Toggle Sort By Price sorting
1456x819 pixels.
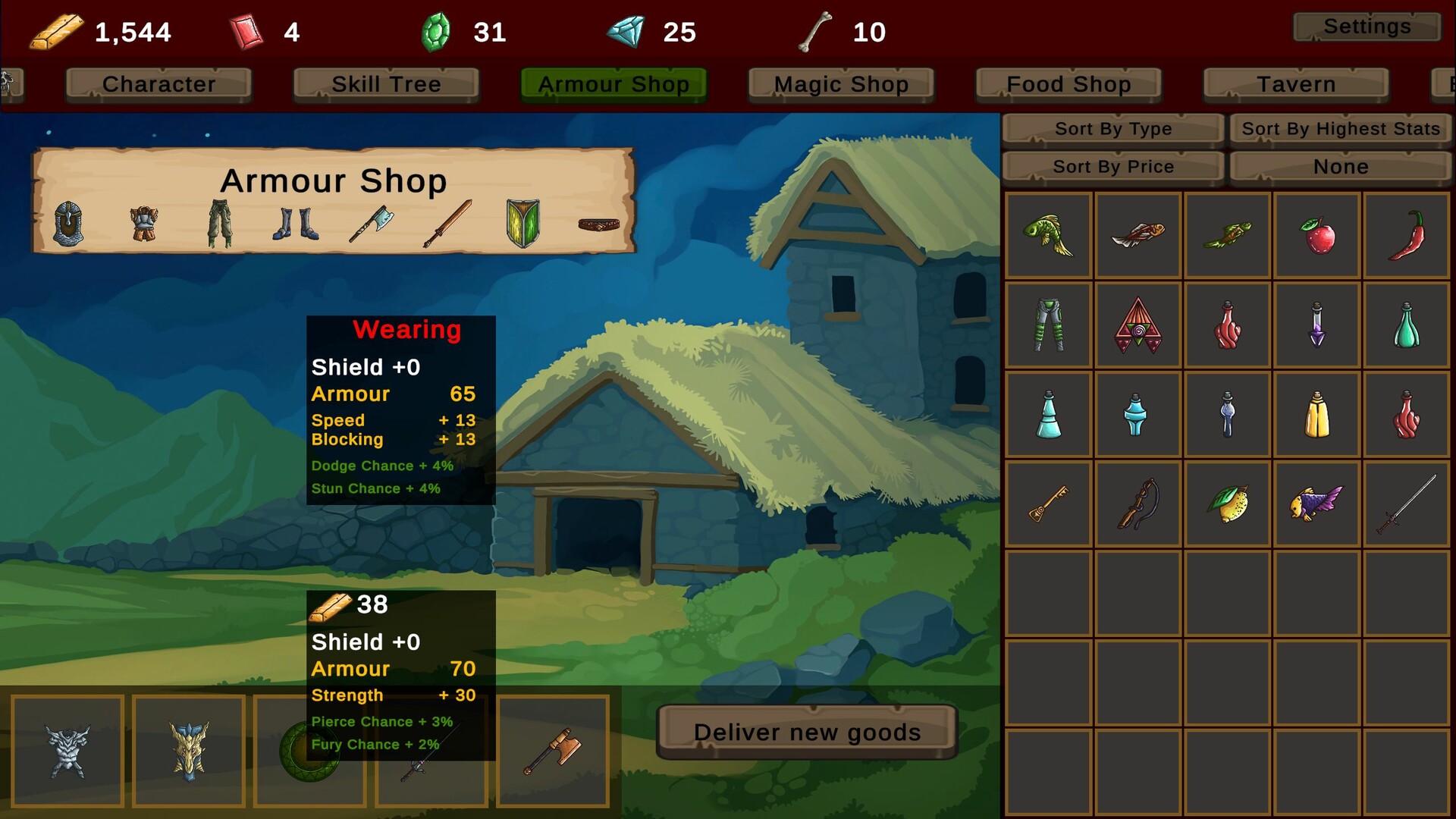(1112, 166)
